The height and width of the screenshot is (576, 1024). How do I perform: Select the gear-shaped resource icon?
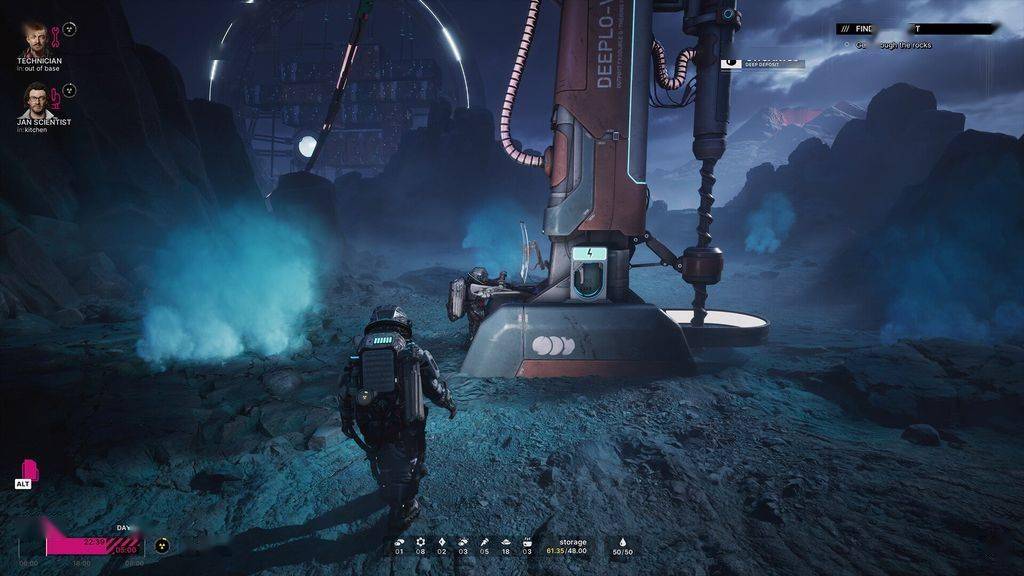coord(420,542)
